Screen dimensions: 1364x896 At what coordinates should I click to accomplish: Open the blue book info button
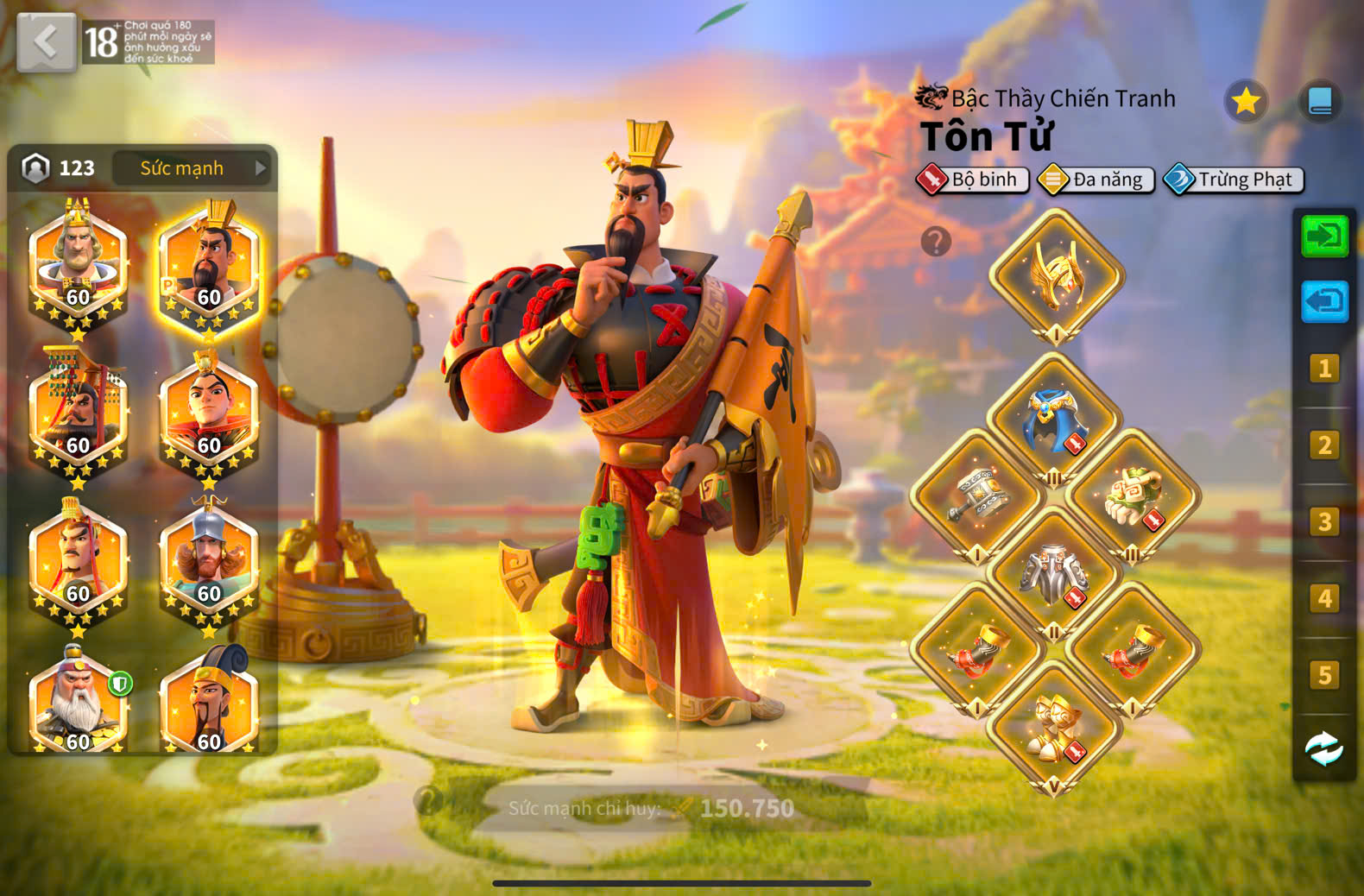point(1319,102)
